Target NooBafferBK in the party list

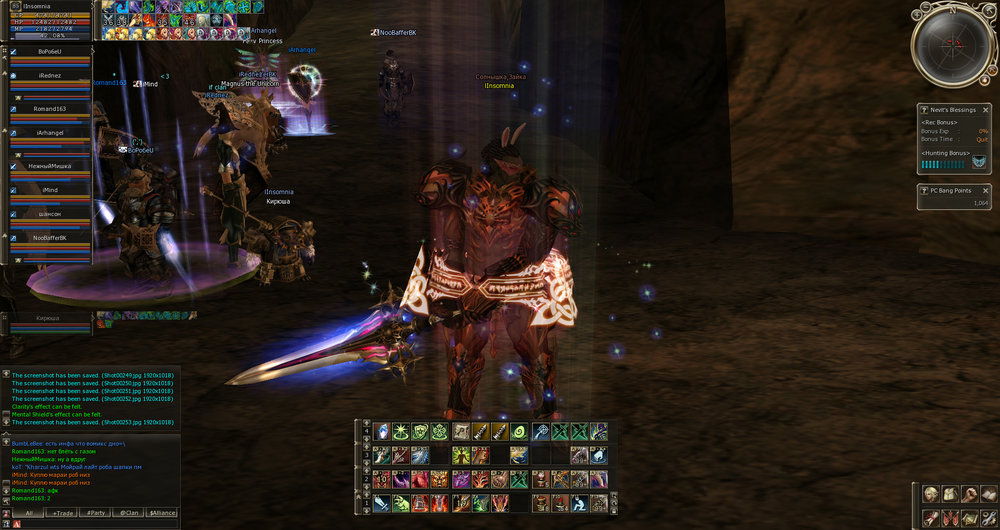[x=50, y=238]
